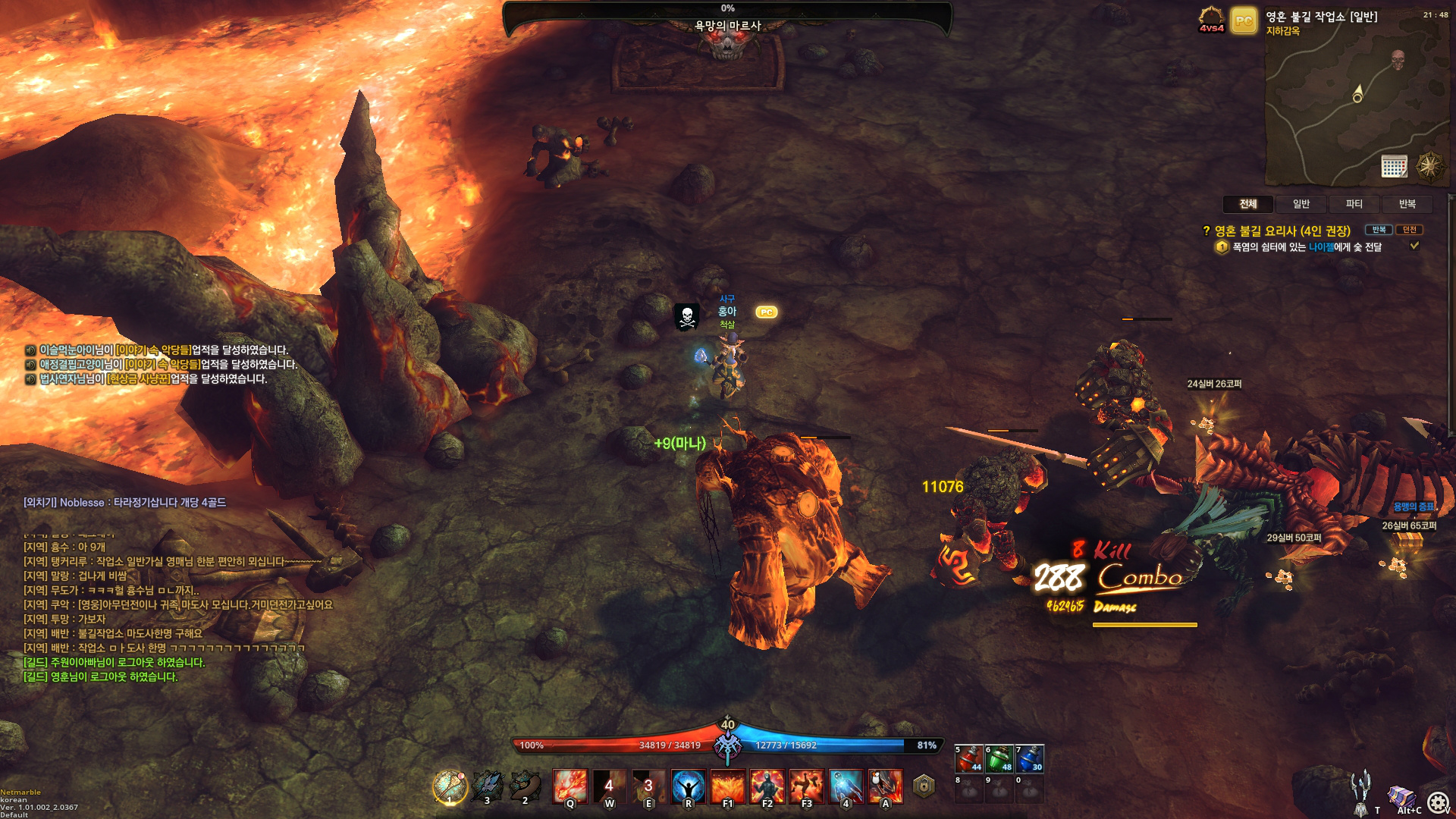The image size is (1456, 819).
Task: Click the calendar icon on minimap
Action: click(1394, 166)
